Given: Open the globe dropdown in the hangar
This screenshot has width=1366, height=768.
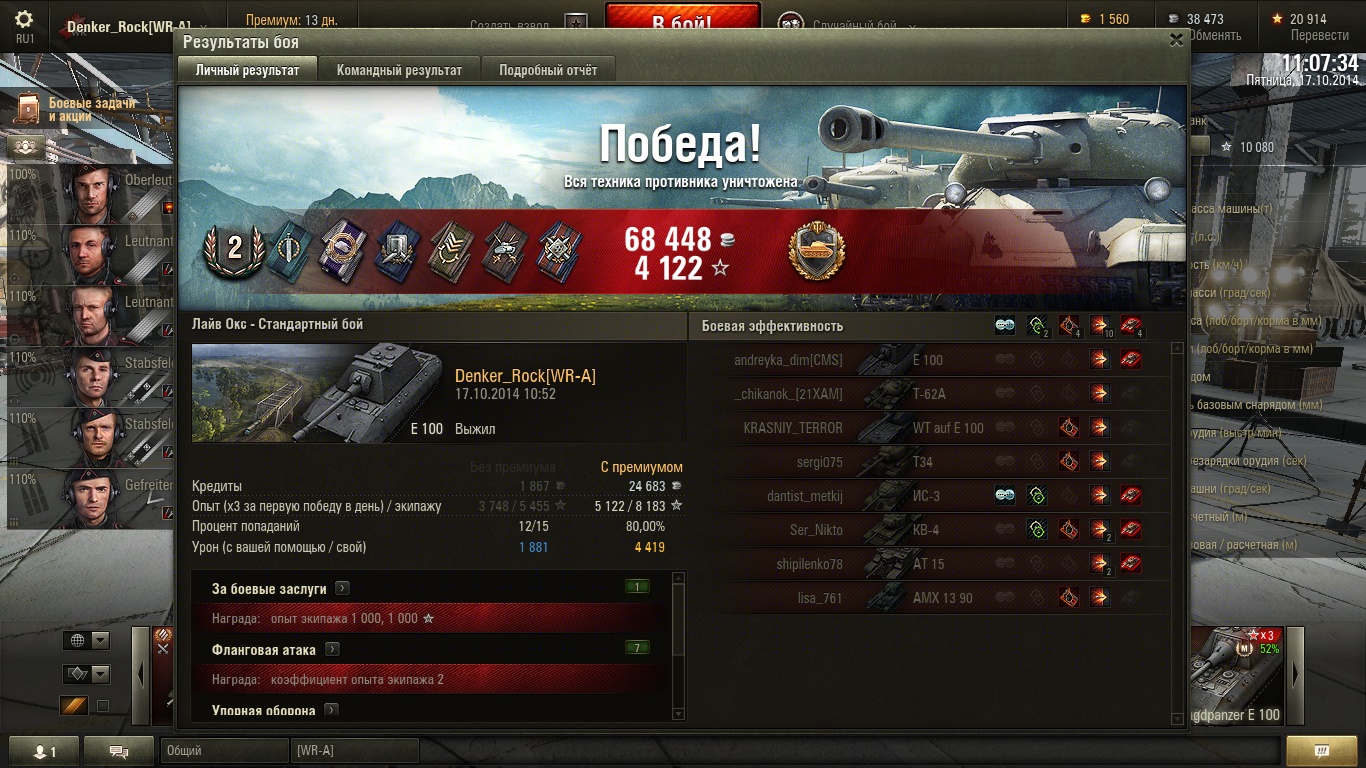Looking at the screenshot, I should (87, 641).
